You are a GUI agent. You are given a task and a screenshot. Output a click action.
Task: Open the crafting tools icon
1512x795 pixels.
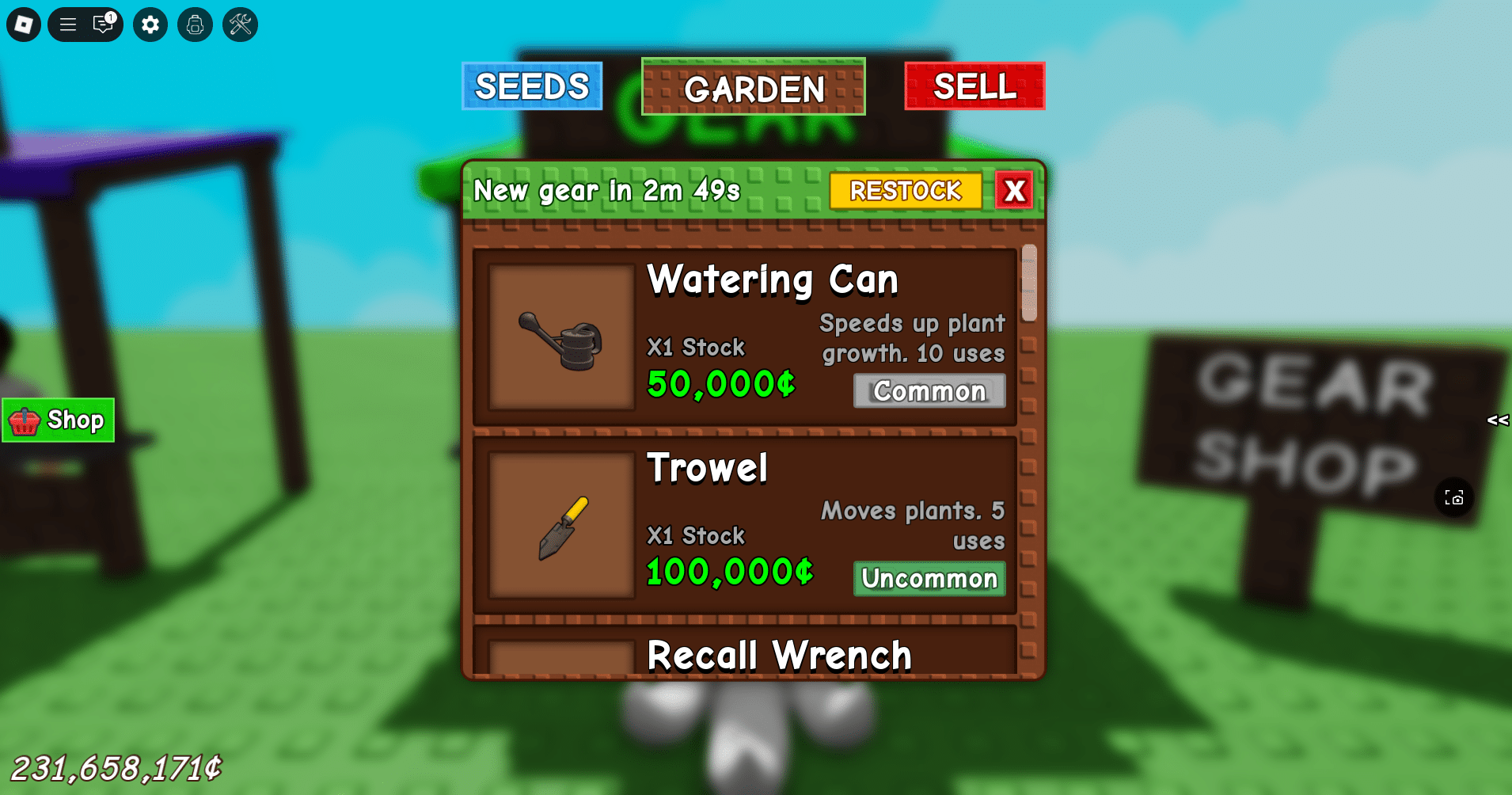(x=238, y=25)
